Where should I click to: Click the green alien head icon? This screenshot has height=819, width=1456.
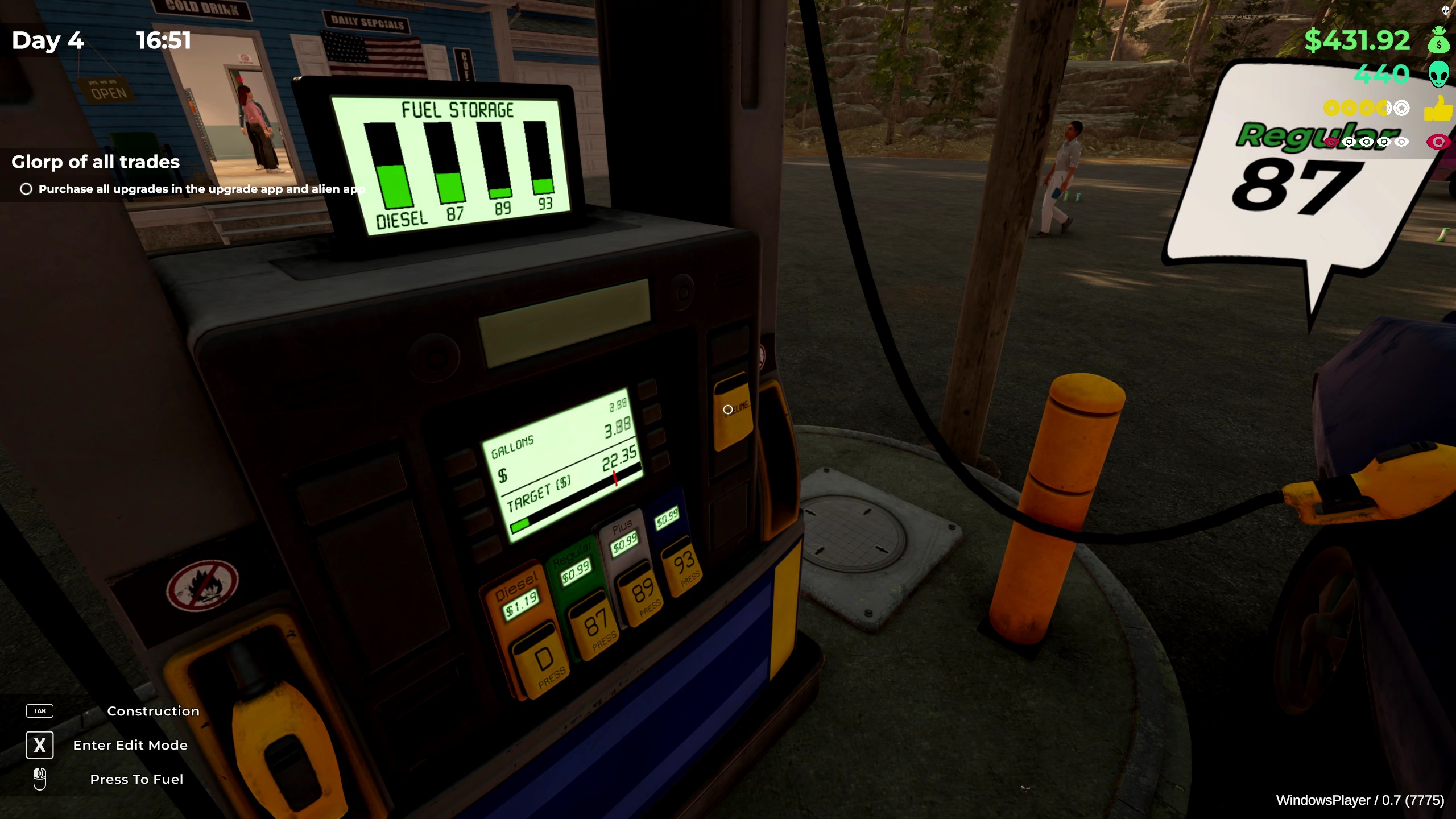coord(1438,75)
